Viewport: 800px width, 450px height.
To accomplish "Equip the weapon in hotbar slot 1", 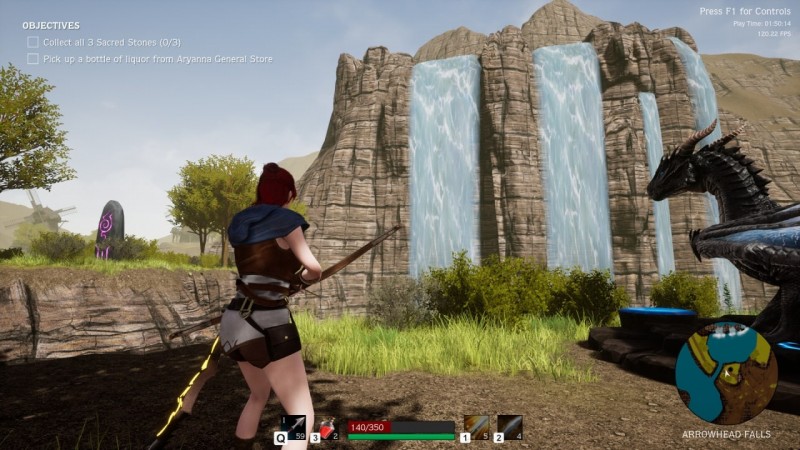I will 476,427.
